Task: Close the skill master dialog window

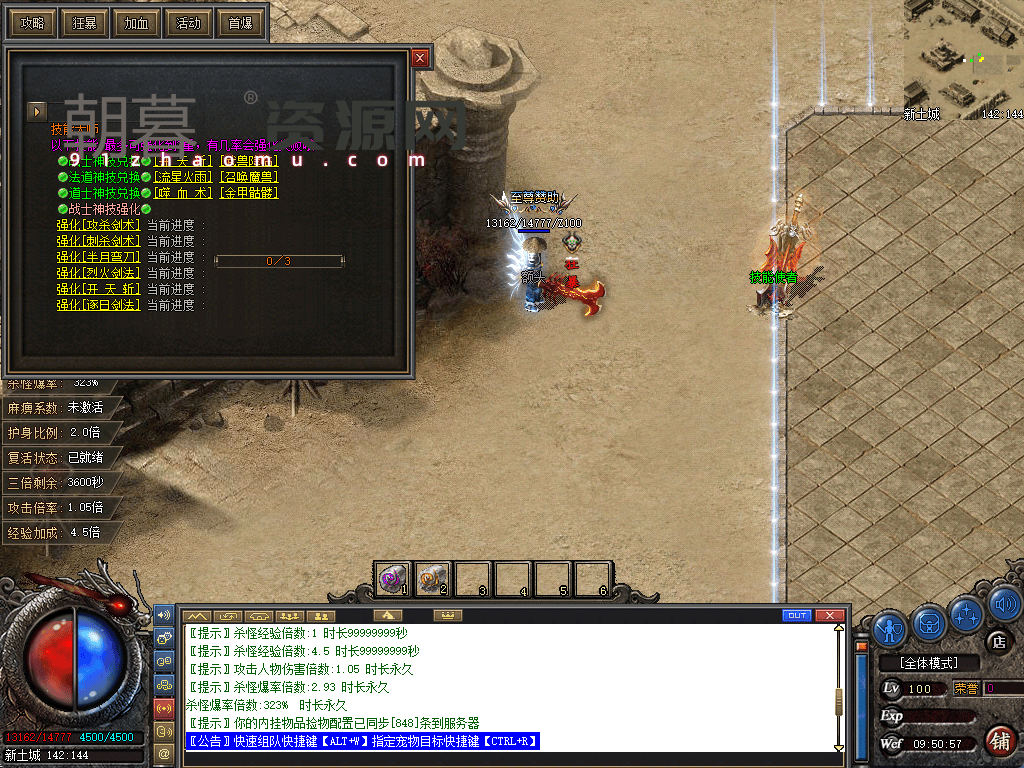Action: click(420, 58)
